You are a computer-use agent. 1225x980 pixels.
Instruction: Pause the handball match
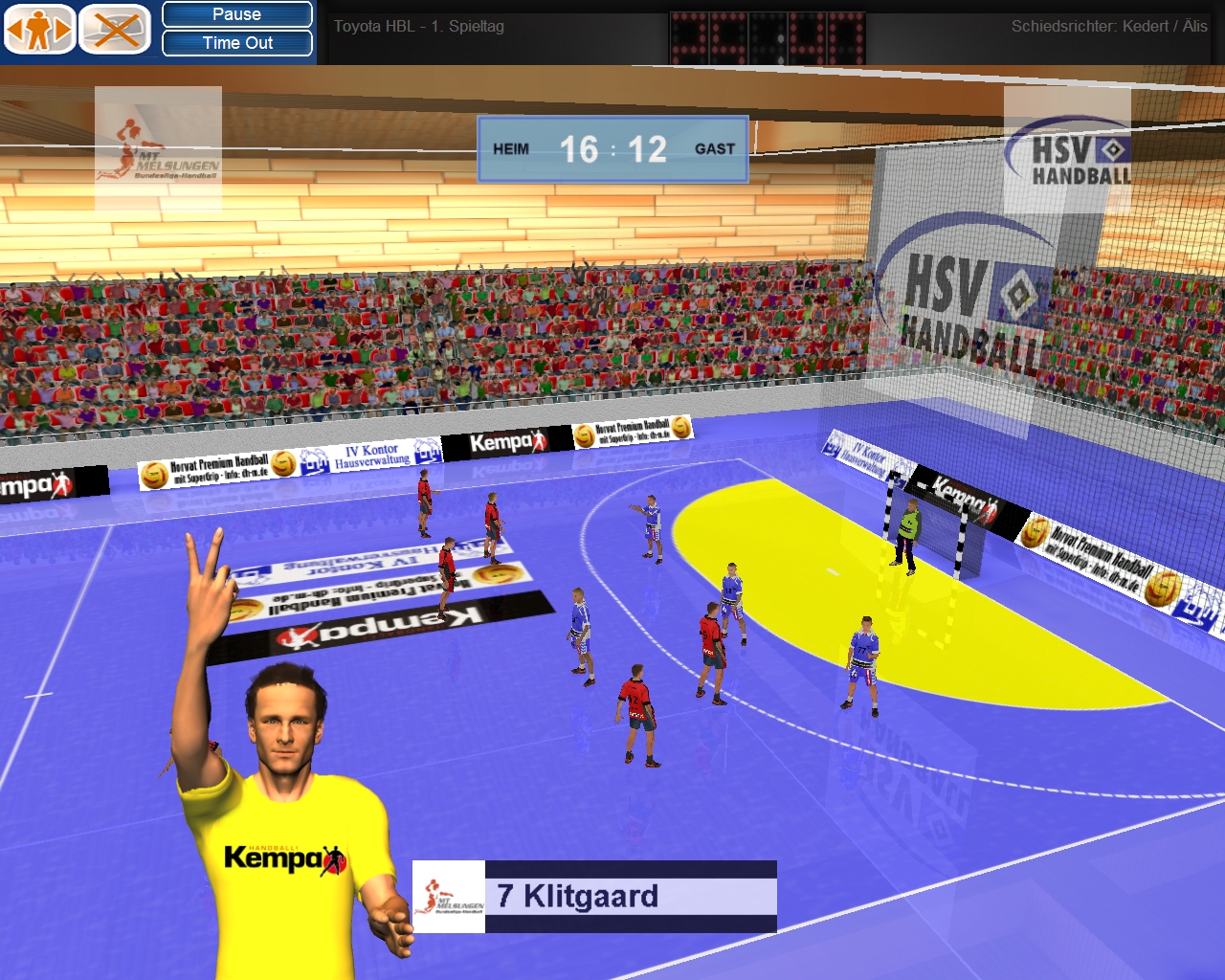click(236, 14)
